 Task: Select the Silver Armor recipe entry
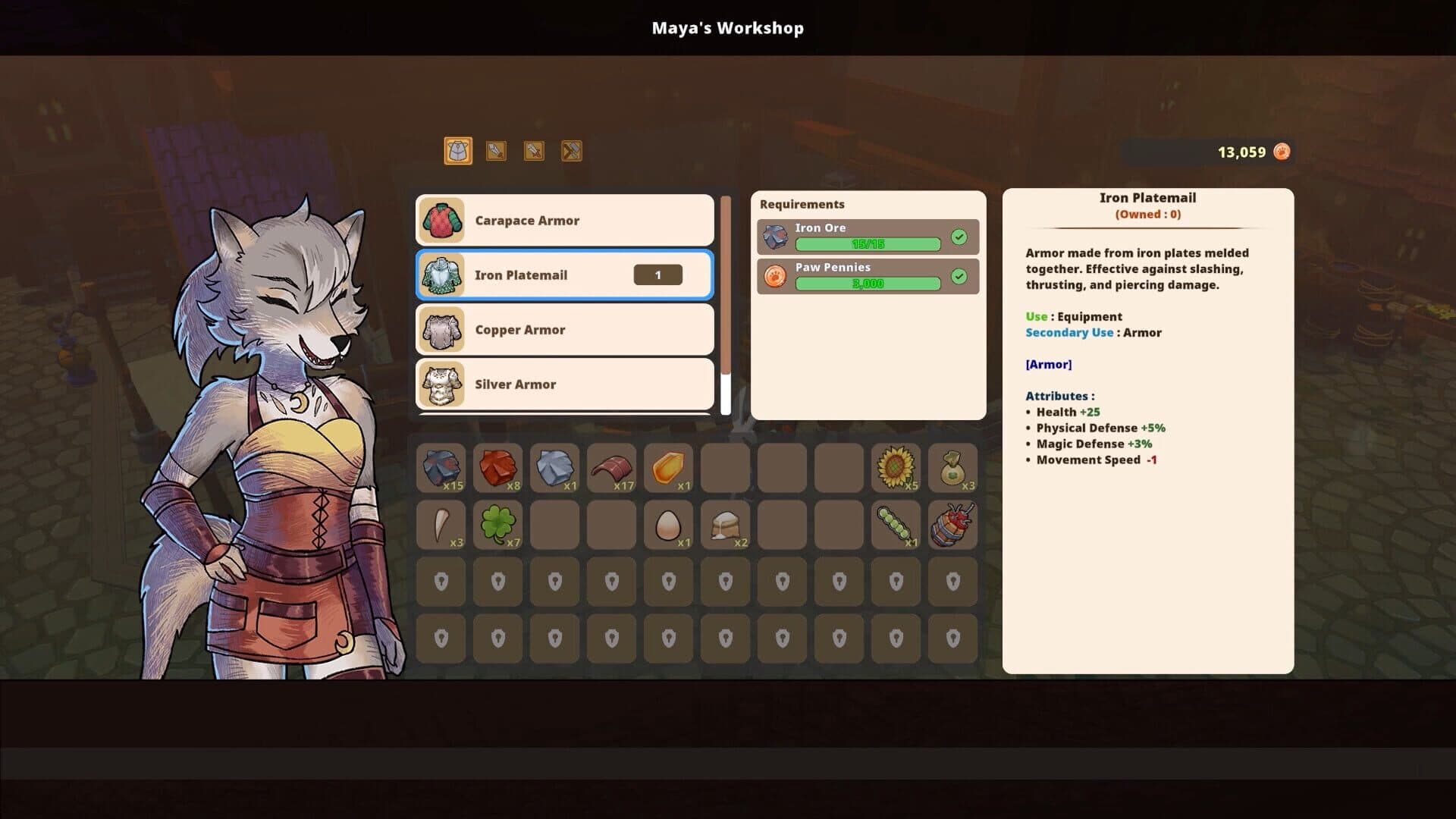point(564,384)
